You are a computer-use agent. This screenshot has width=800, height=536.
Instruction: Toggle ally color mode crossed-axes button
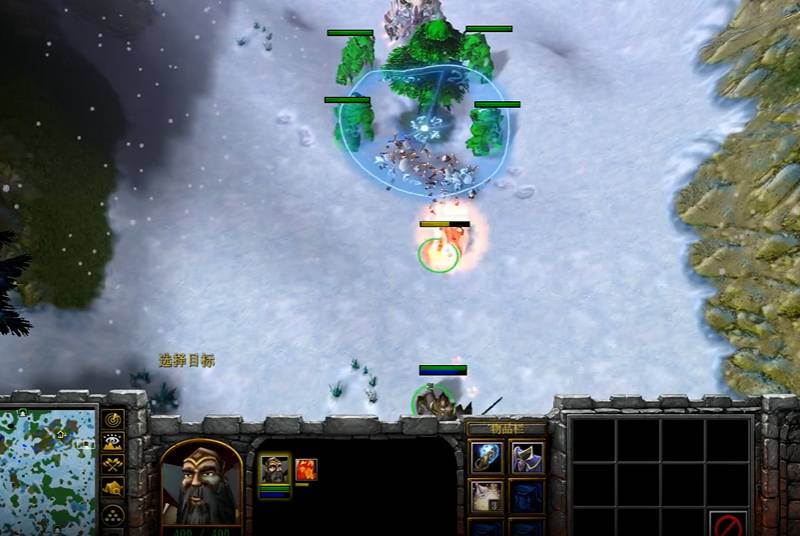point(113,465)
